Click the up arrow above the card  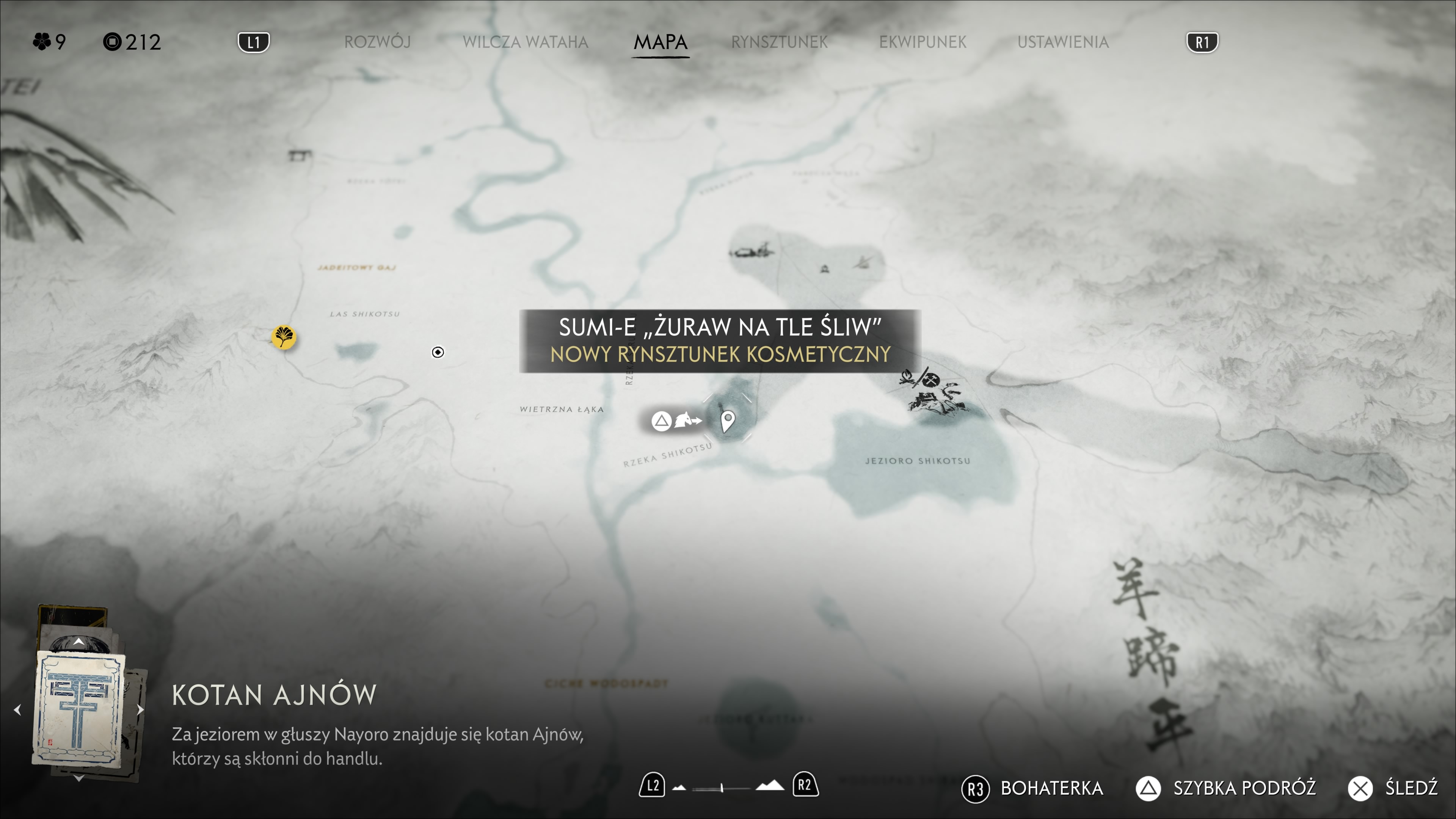pyautogui.click(x=78, y=642)
